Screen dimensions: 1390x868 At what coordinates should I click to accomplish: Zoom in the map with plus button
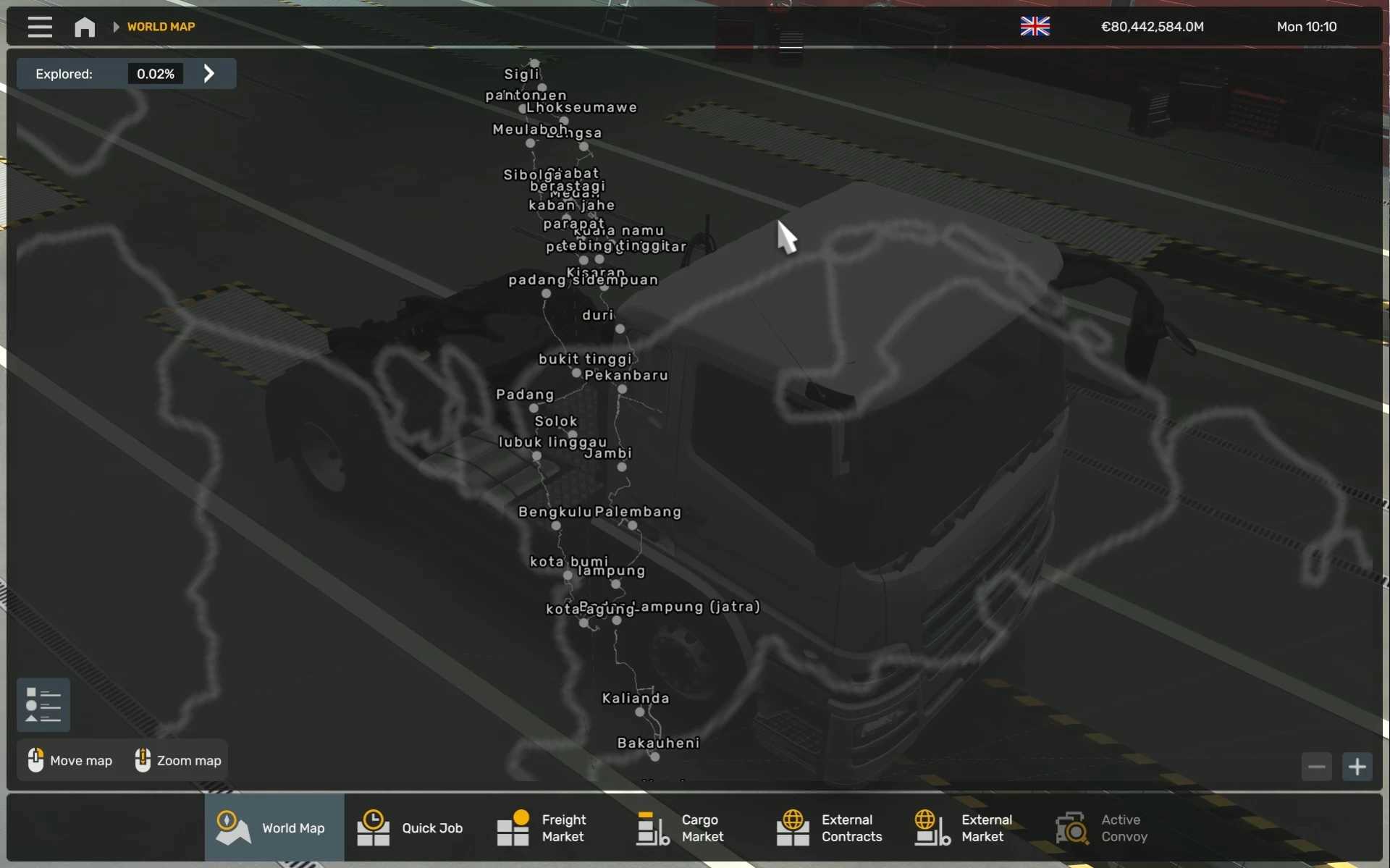(1357, 767)
